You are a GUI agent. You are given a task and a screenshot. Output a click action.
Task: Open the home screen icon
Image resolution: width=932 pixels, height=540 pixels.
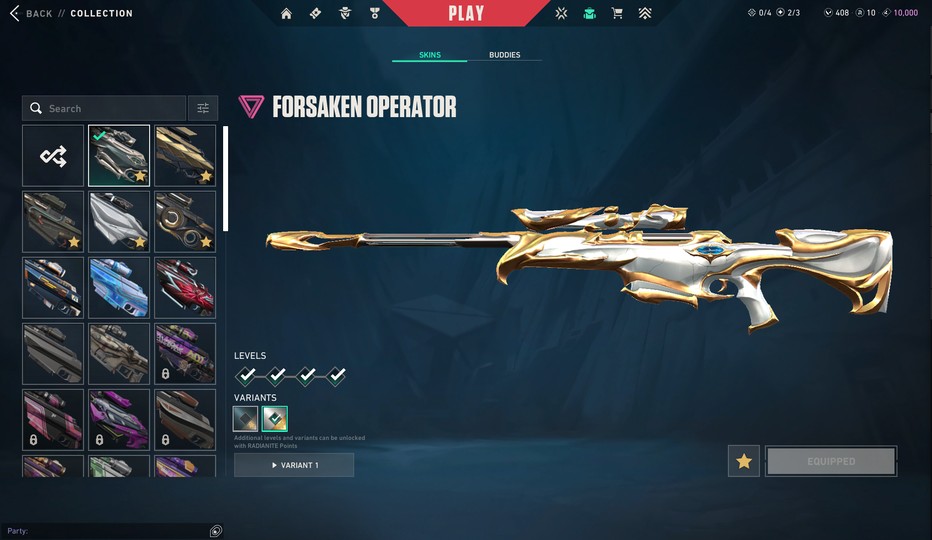click(x=287, y=13)
